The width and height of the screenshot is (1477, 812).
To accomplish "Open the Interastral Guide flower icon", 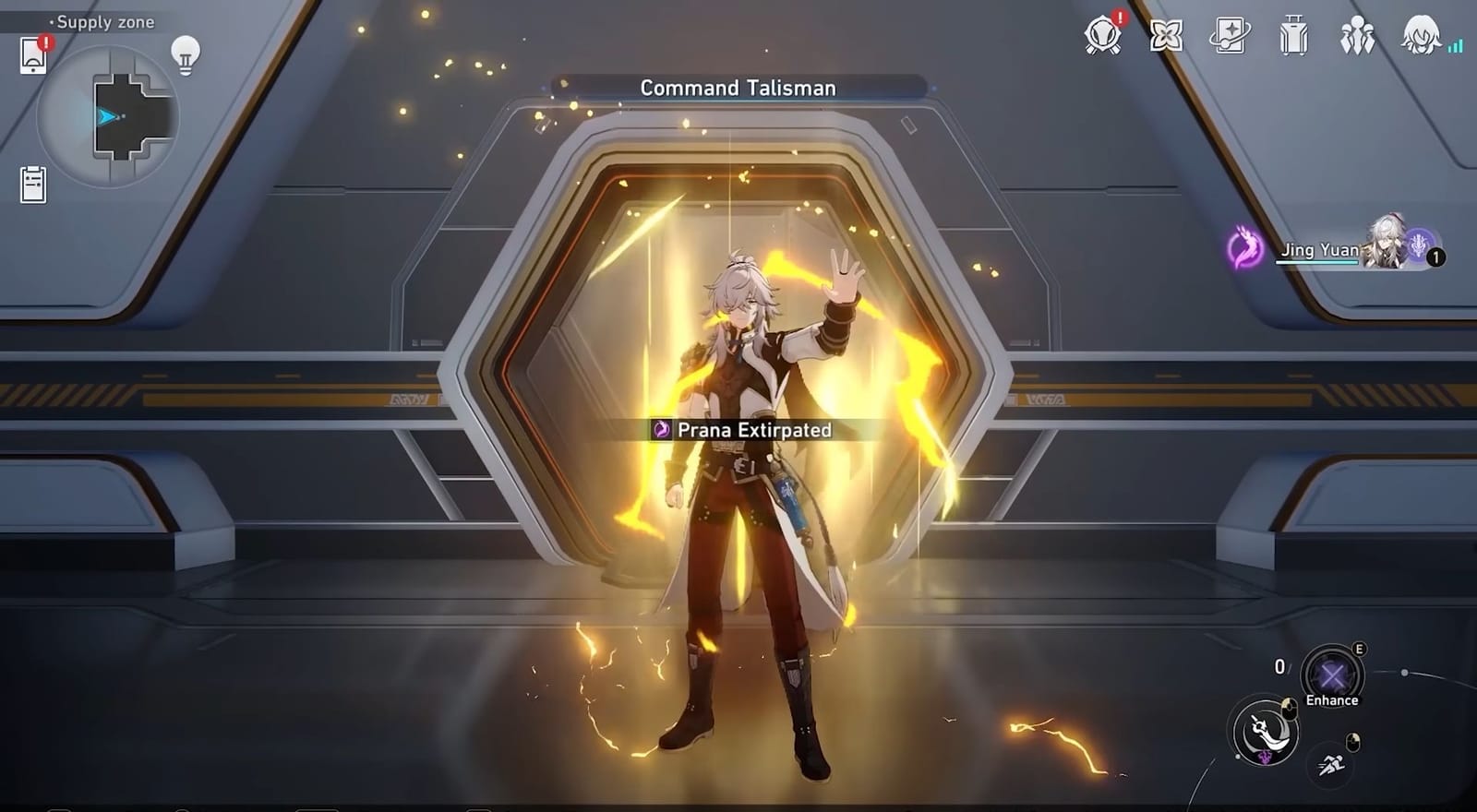I will tap(1166, 39).
